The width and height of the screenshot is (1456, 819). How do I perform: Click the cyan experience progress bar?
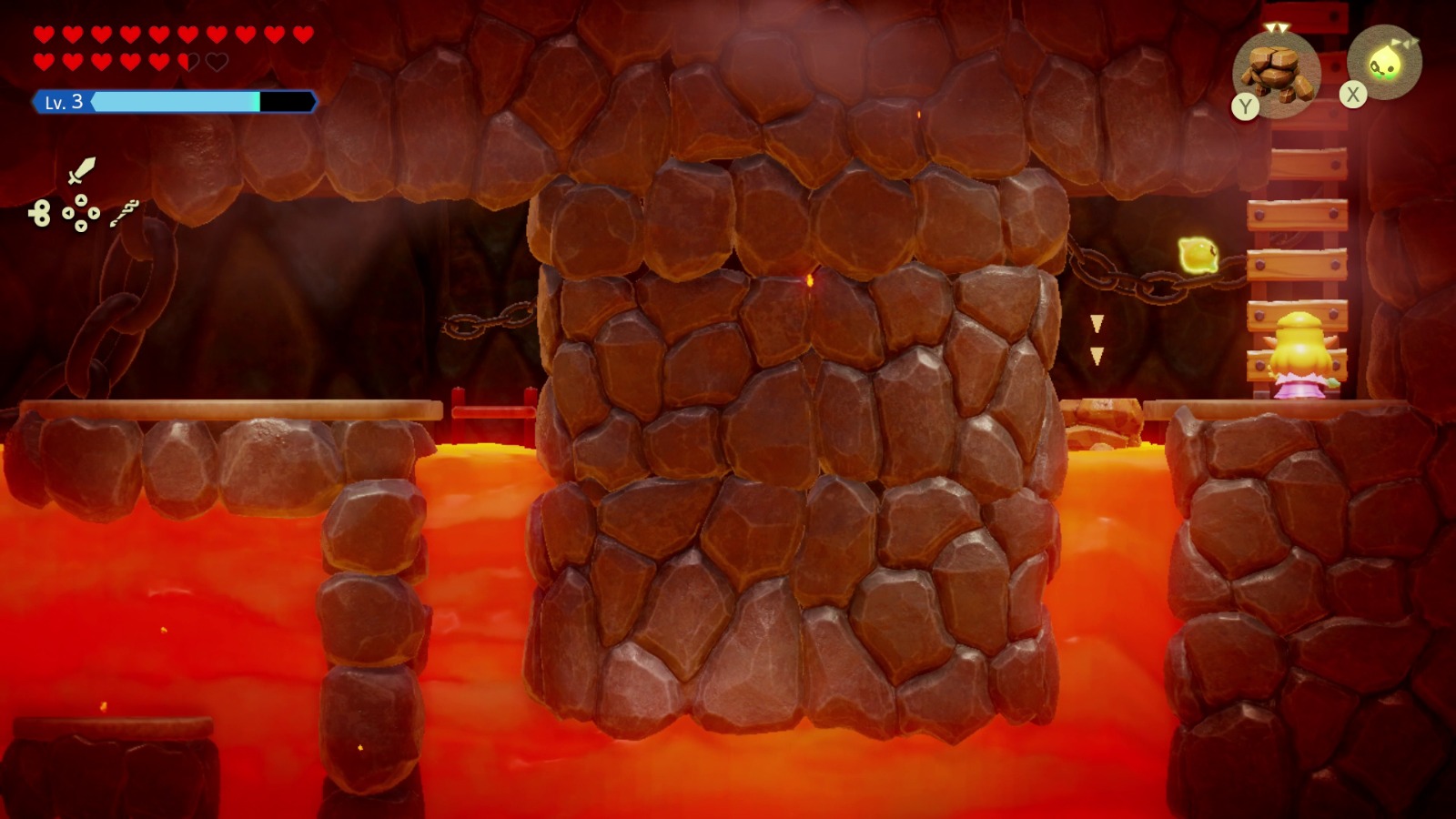(x=177, y=101)
